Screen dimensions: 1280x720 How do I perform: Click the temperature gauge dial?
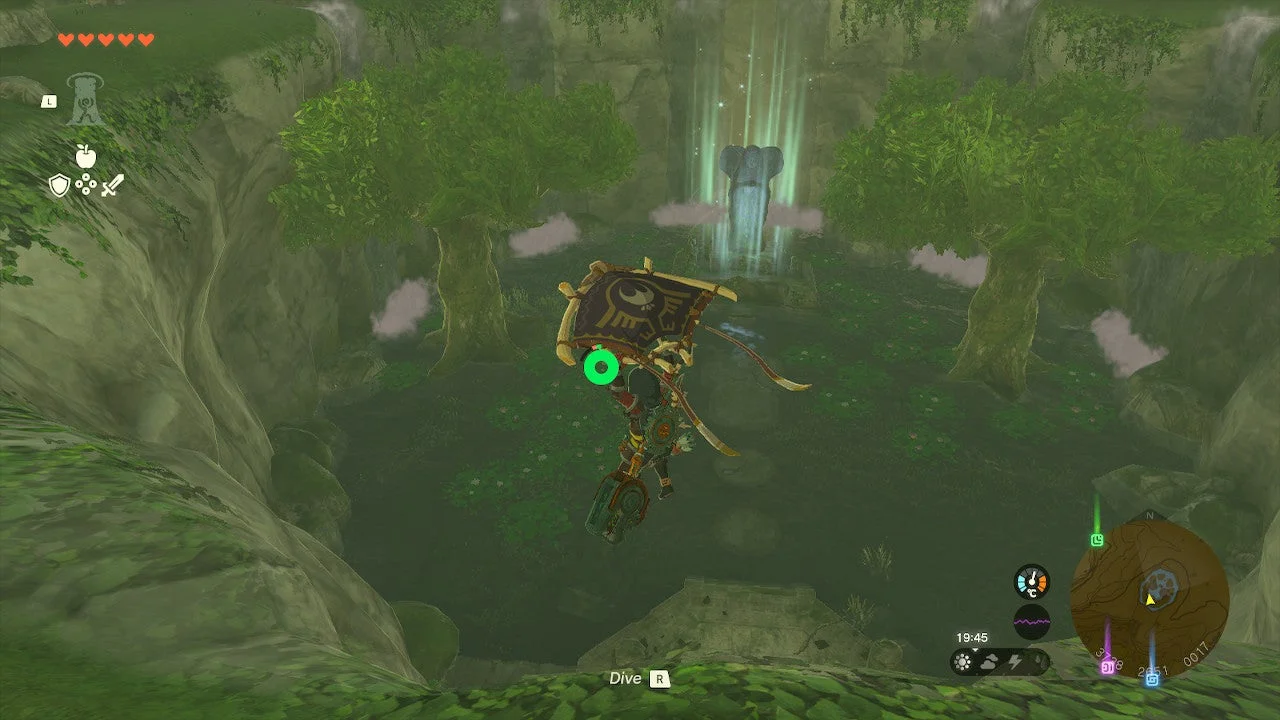point(1031,582)
